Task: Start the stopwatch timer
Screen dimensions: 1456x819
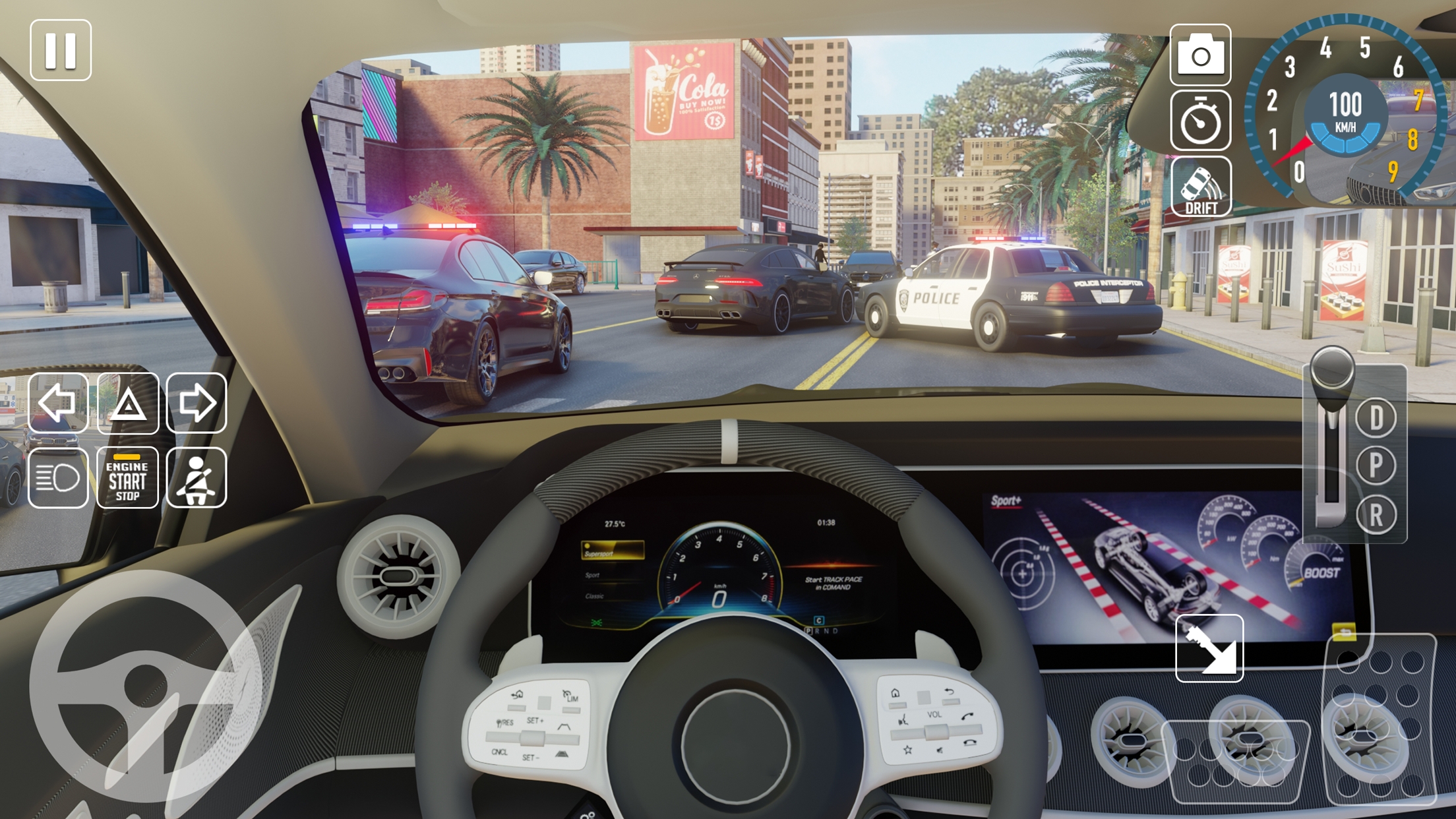Action: [x=1202, y=123]
